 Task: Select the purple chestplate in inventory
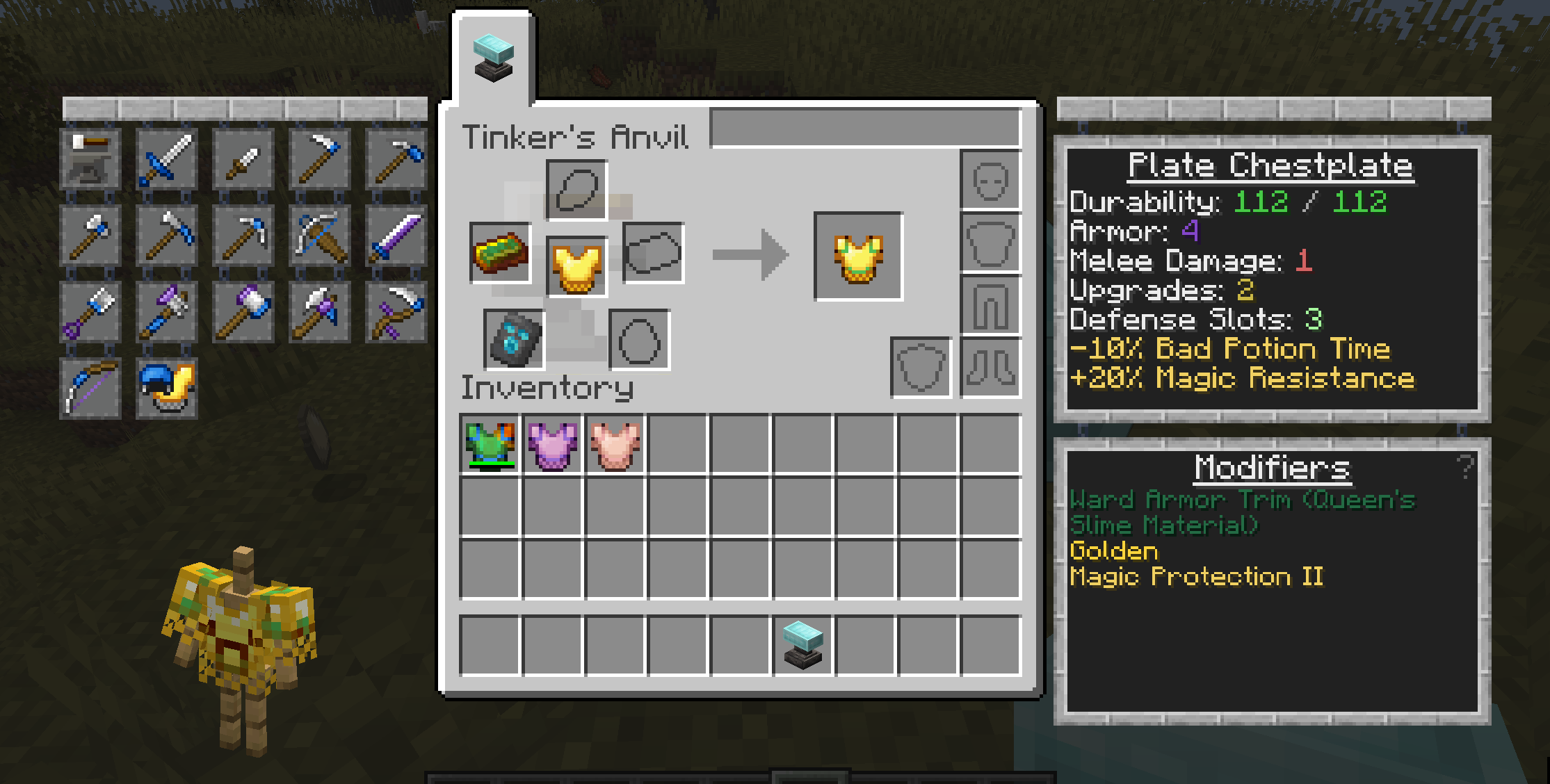[x=553, y=445]
